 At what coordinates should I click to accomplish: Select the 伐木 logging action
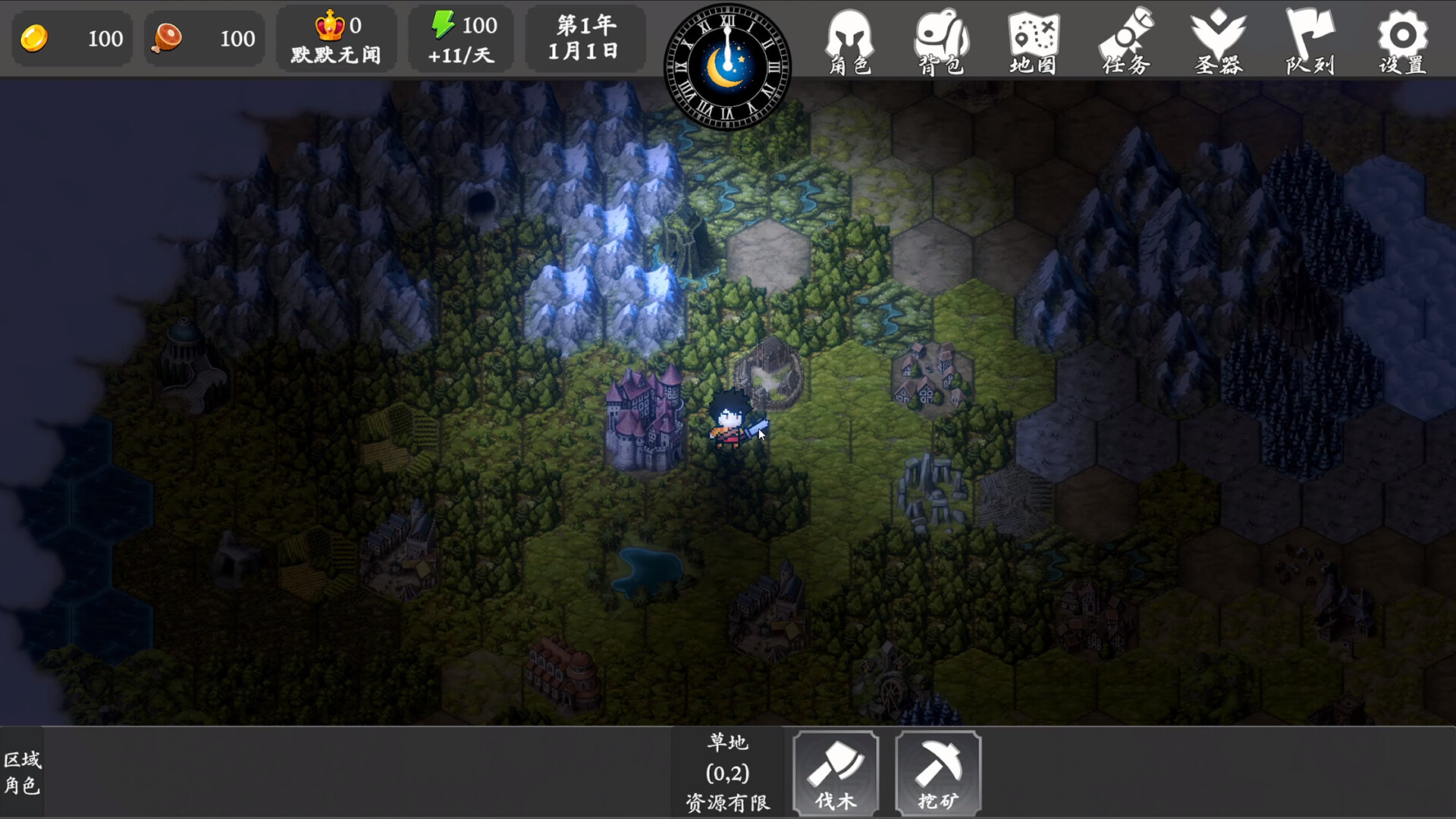click(835, 773)
